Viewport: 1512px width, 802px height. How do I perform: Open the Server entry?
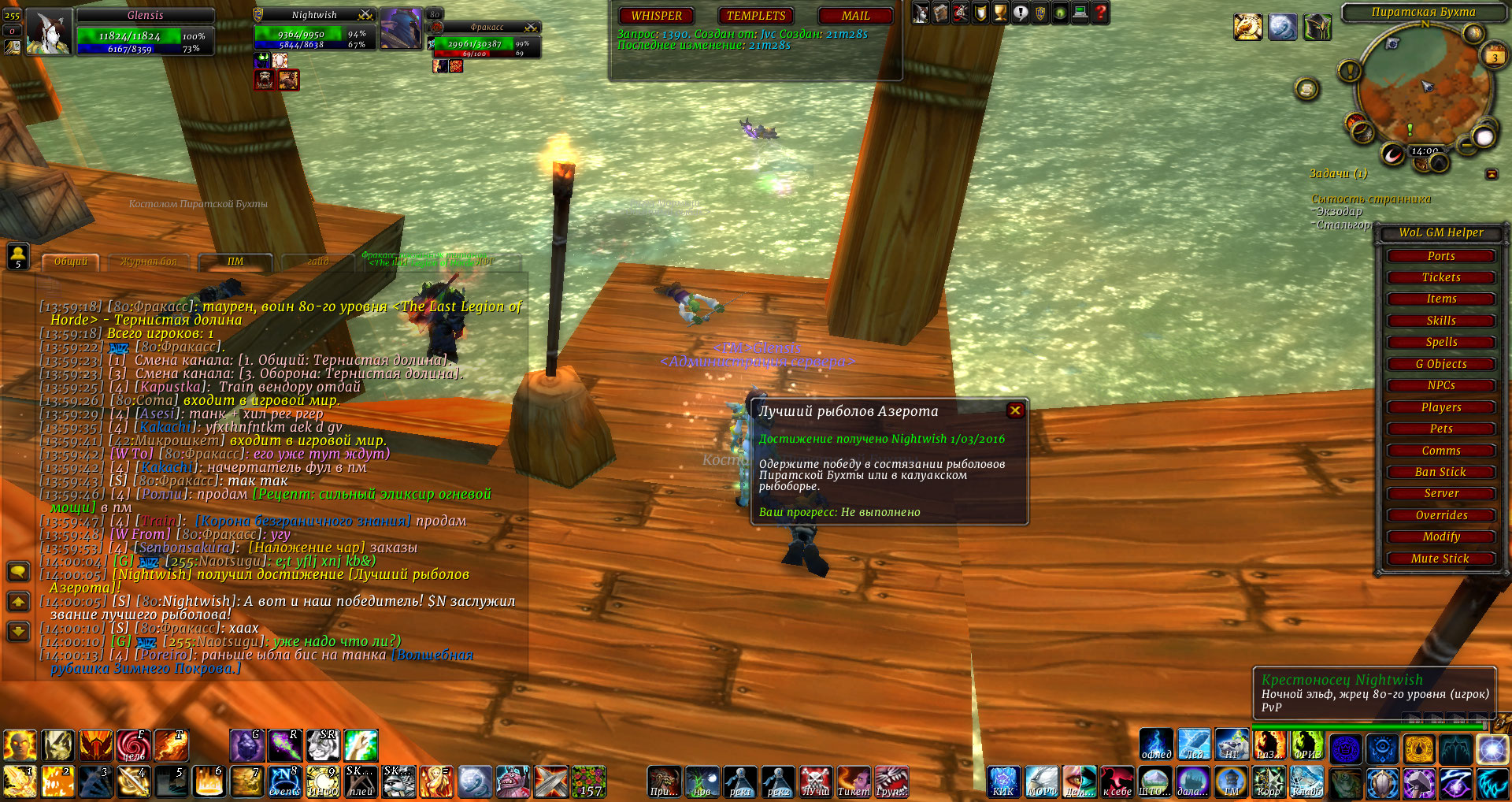point(1440,493)
